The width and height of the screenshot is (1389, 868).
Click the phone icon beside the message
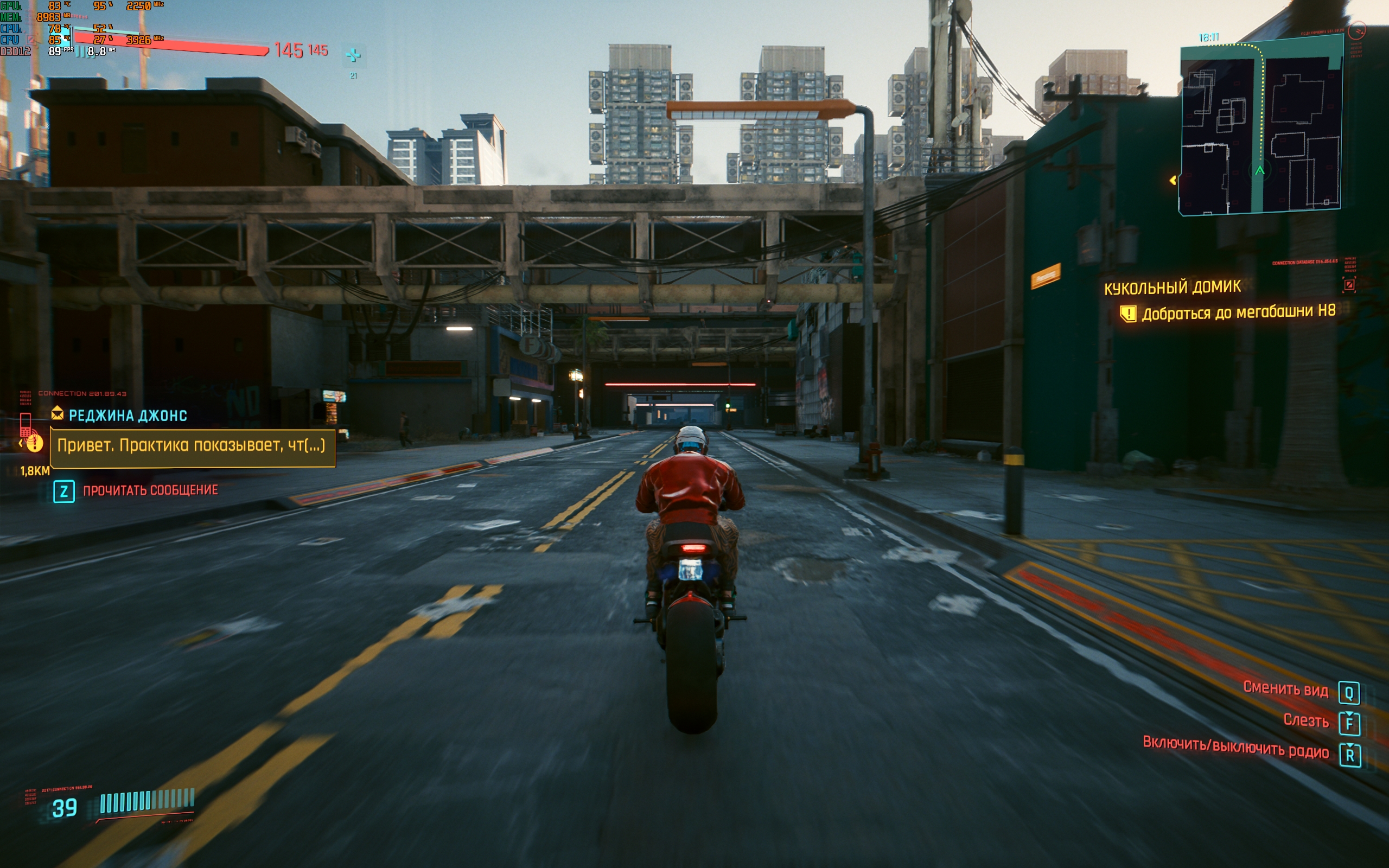pyautogui.click(x=26, y=426)
